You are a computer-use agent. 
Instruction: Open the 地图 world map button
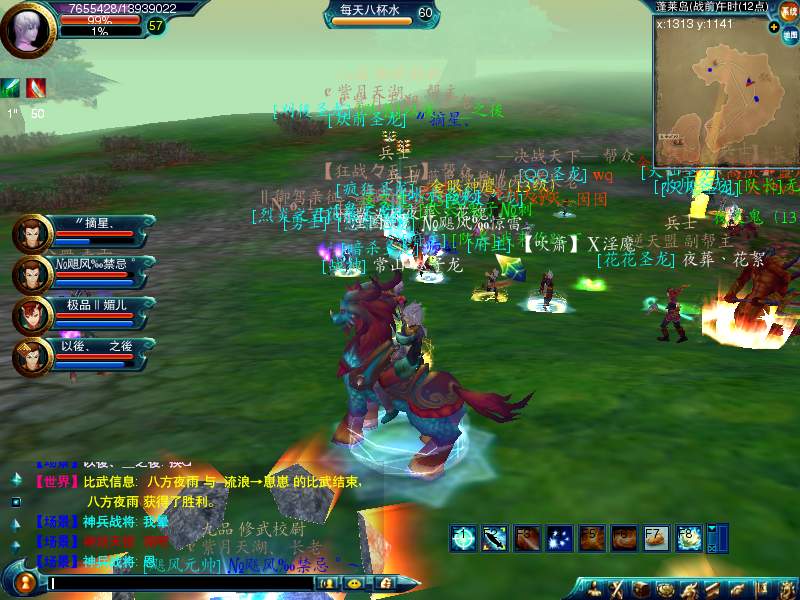coord(789,35)
